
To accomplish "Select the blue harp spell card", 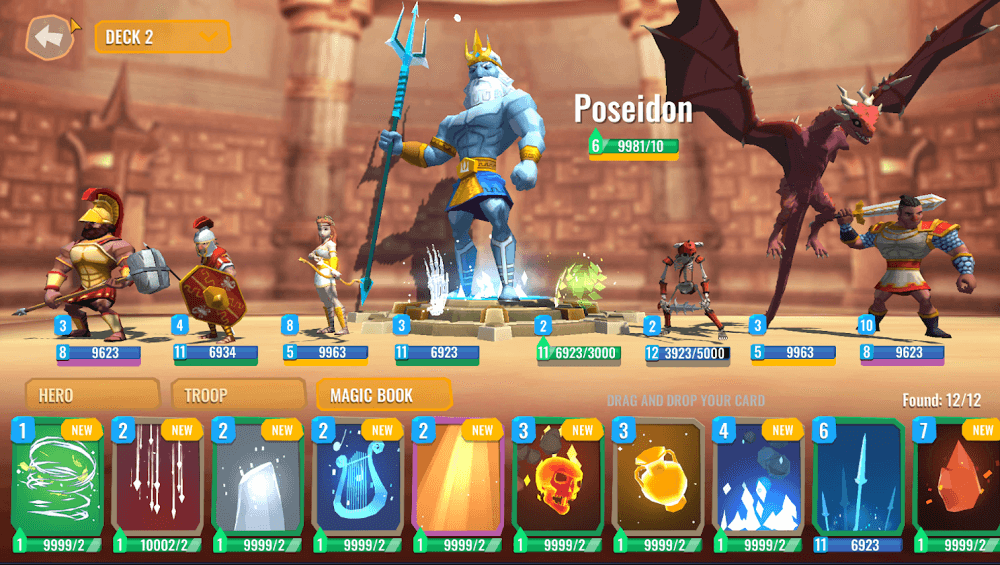I will click(357, 485).
